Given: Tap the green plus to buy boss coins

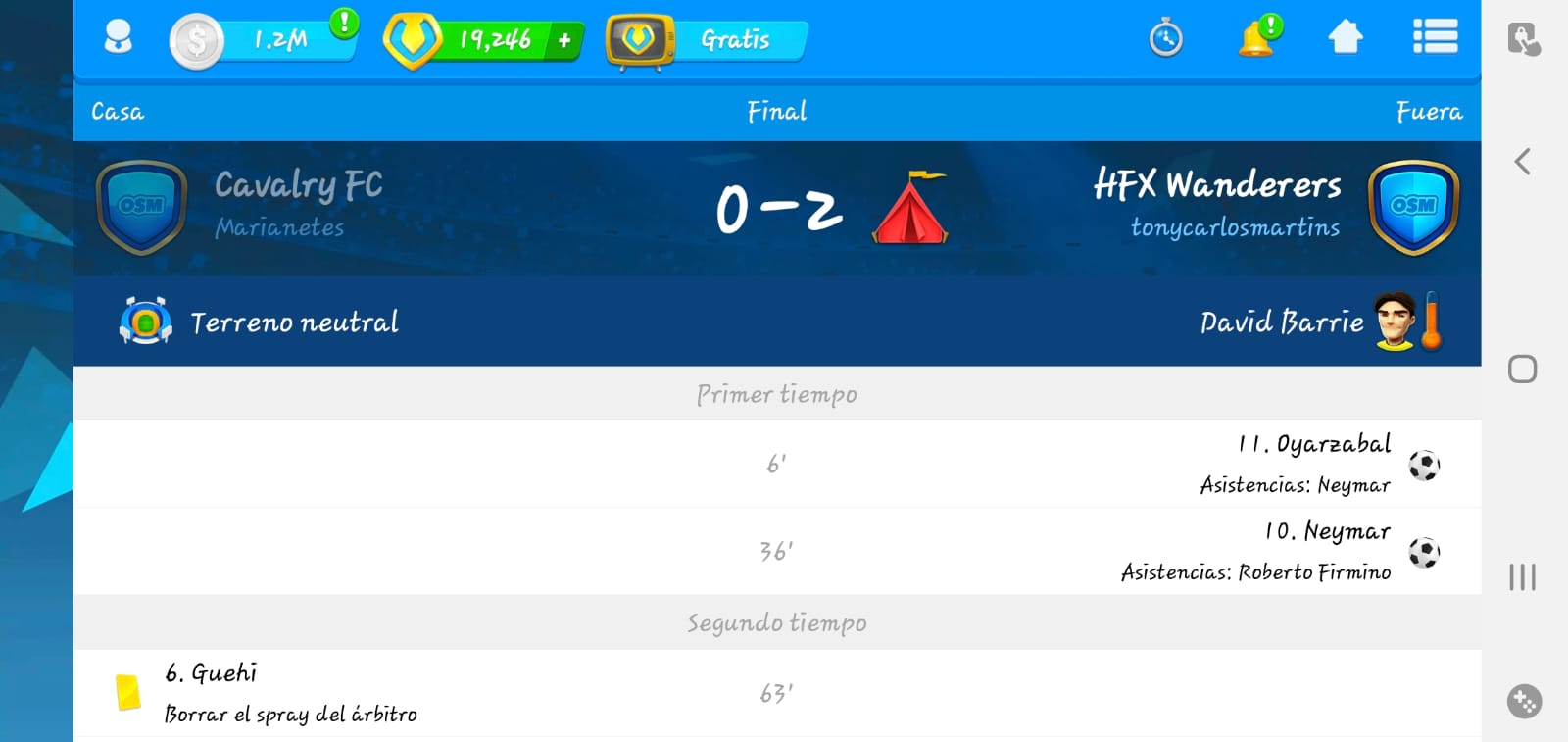Looking at the screenshot, I should [x=564, y=40].
